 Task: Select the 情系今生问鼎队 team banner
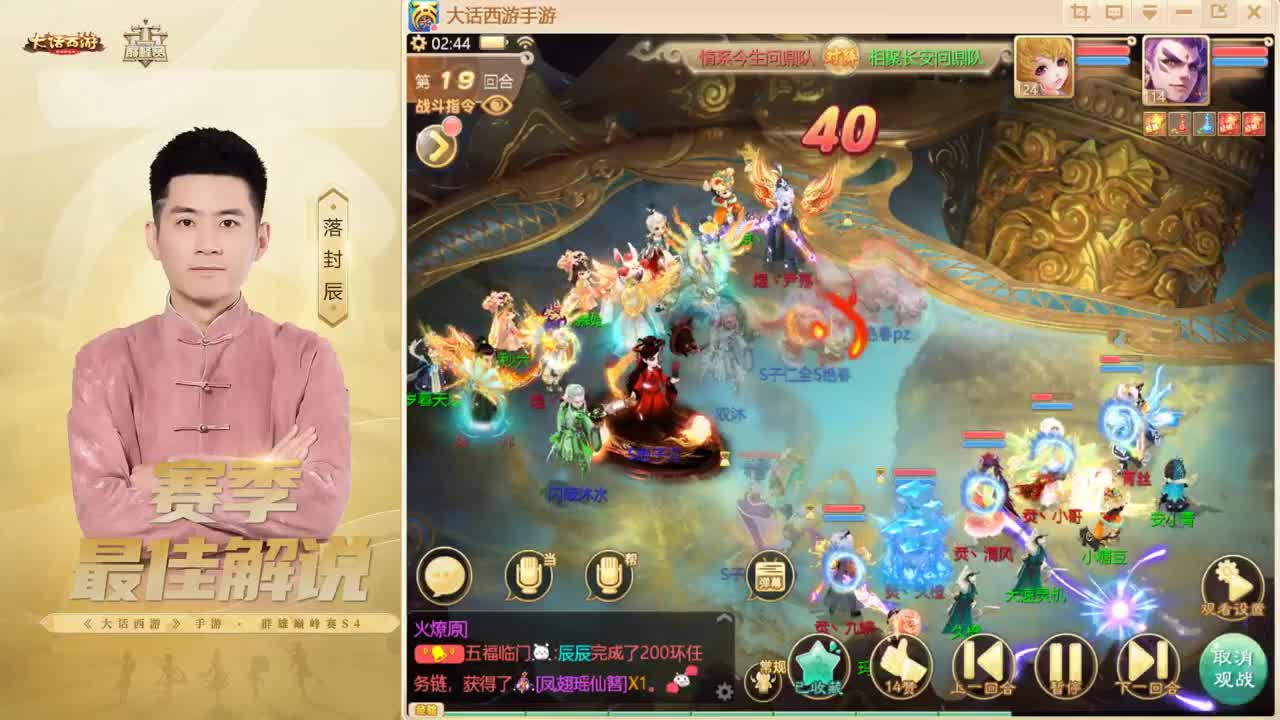(757, 57)
